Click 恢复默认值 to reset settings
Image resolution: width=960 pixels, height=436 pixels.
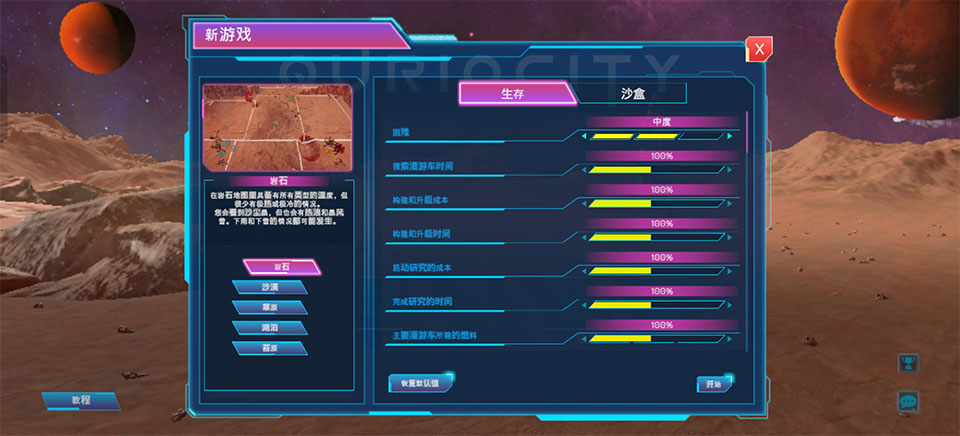pos(420,383)
